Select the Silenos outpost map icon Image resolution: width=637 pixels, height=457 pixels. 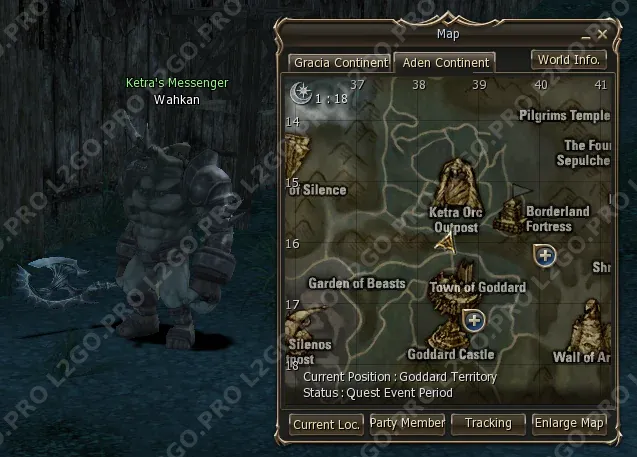[296, 326]
